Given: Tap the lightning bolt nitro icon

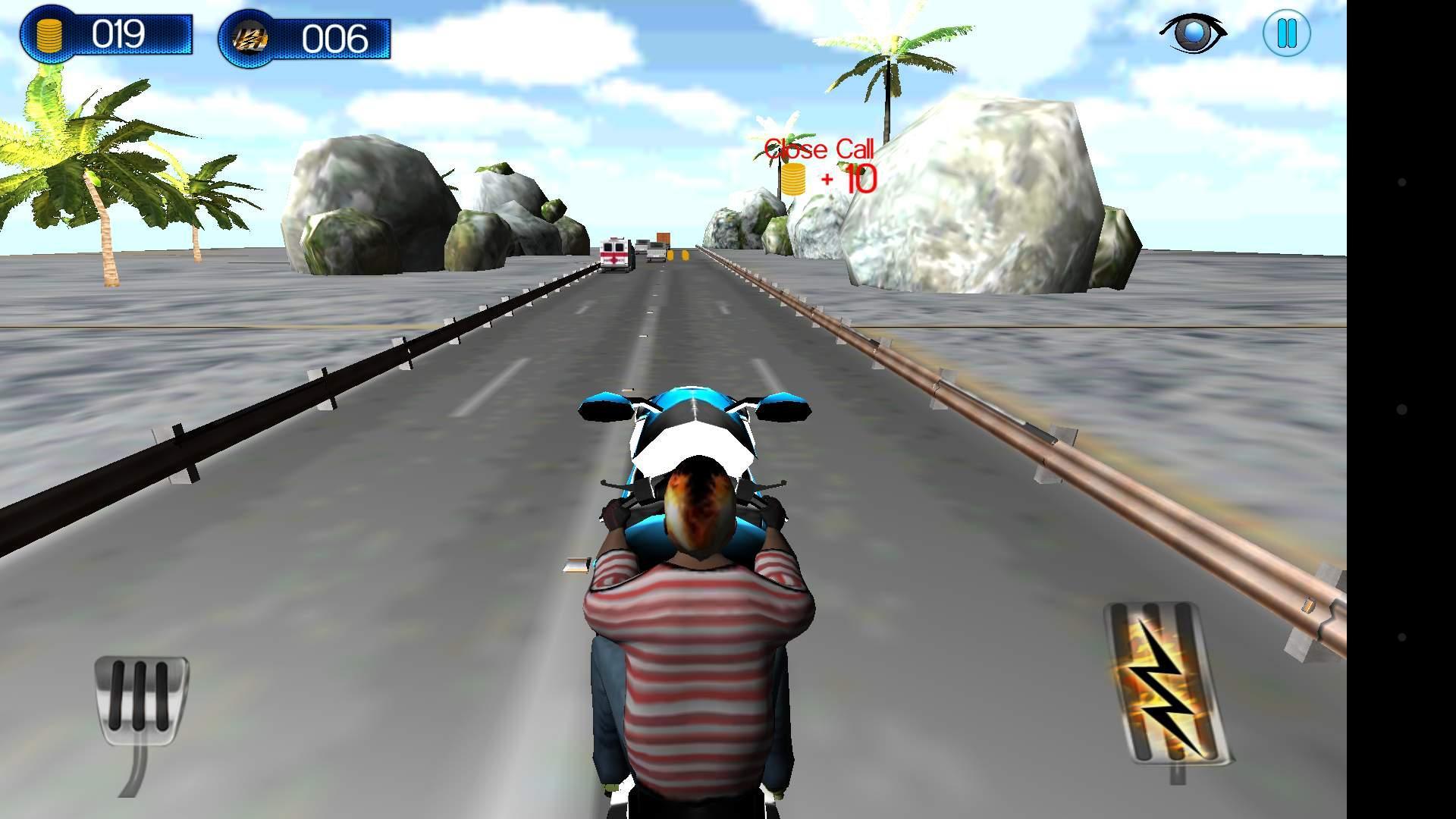Looking at the screenshot, I should pos(250,36).
